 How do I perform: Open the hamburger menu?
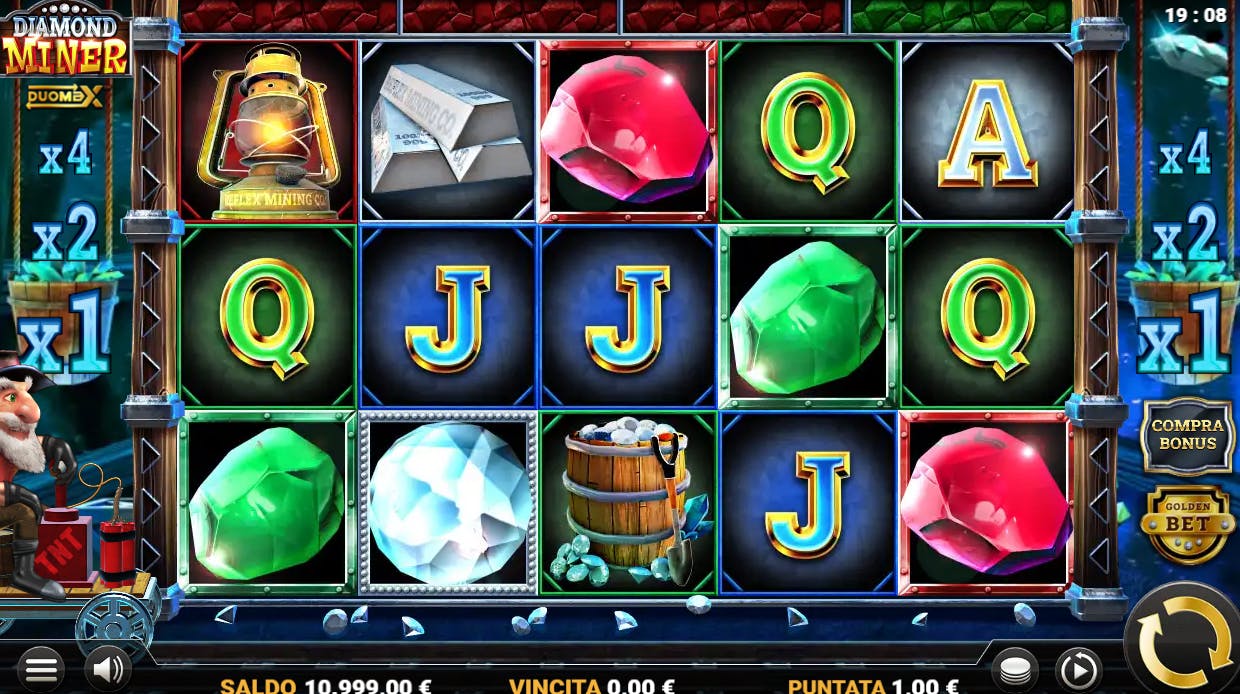click(x=40, y=669)
